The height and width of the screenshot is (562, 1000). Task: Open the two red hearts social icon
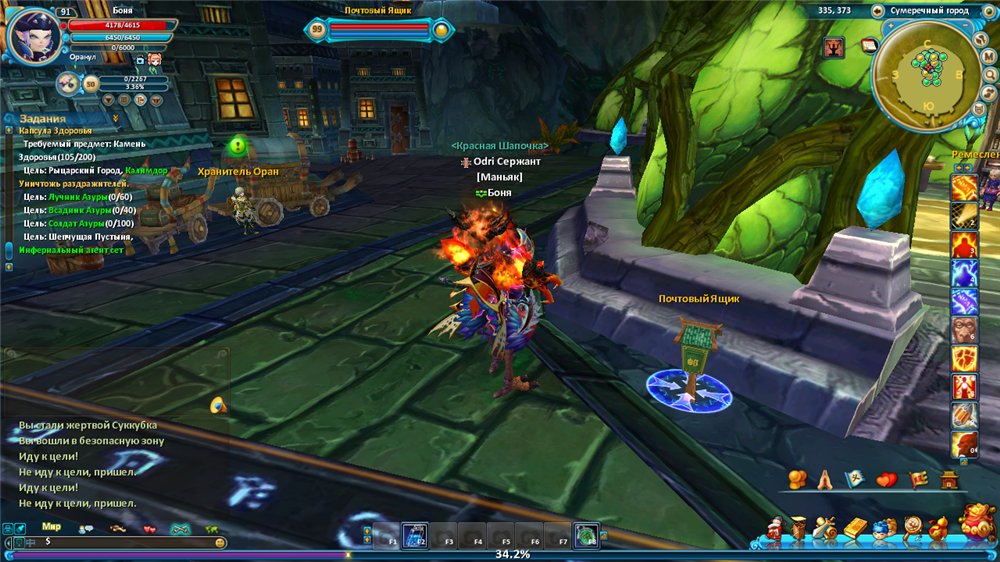coord(887,480)
